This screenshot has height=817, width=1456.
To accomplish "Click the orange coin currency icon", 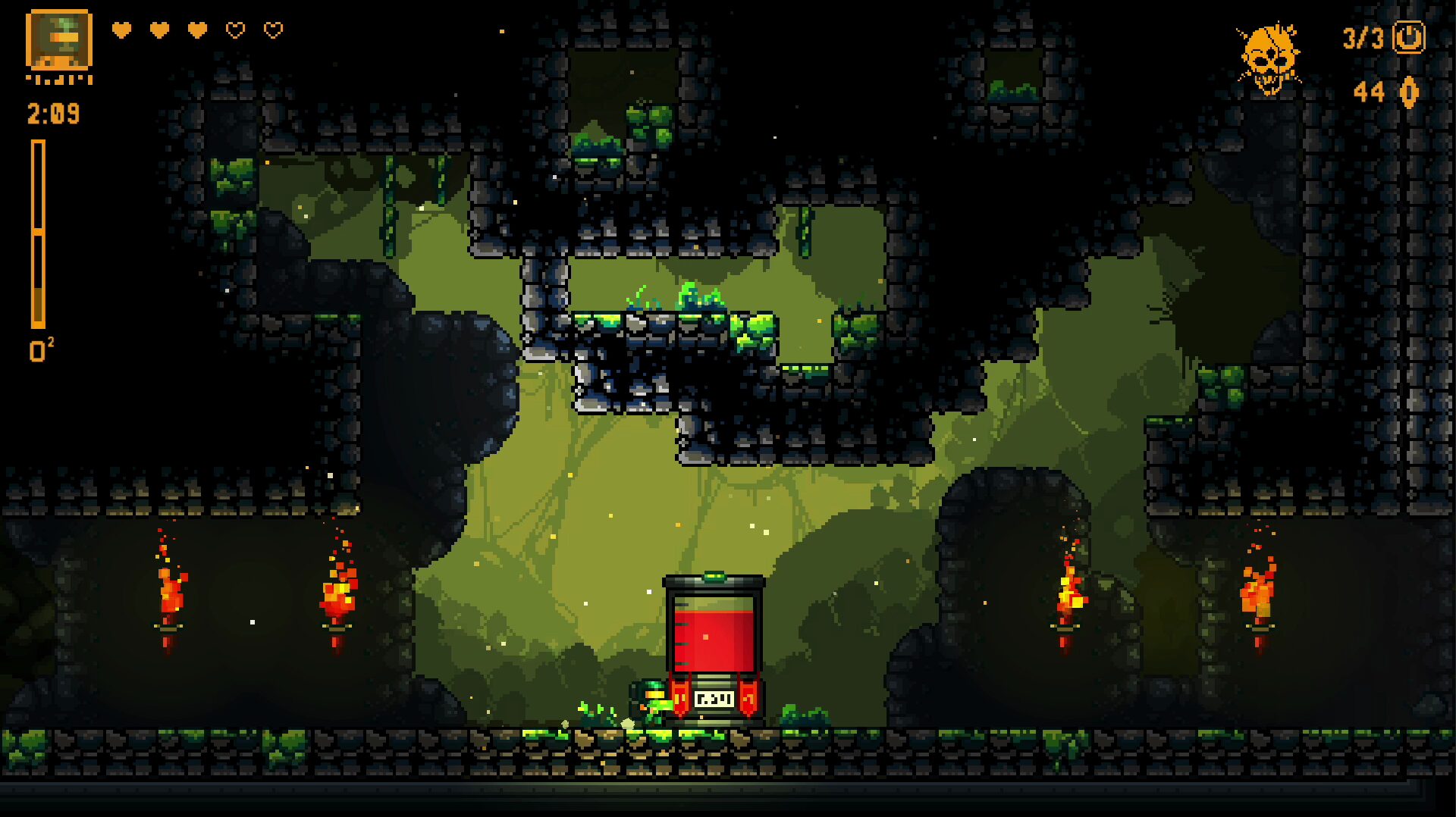I will click(x=1409, y=92).
